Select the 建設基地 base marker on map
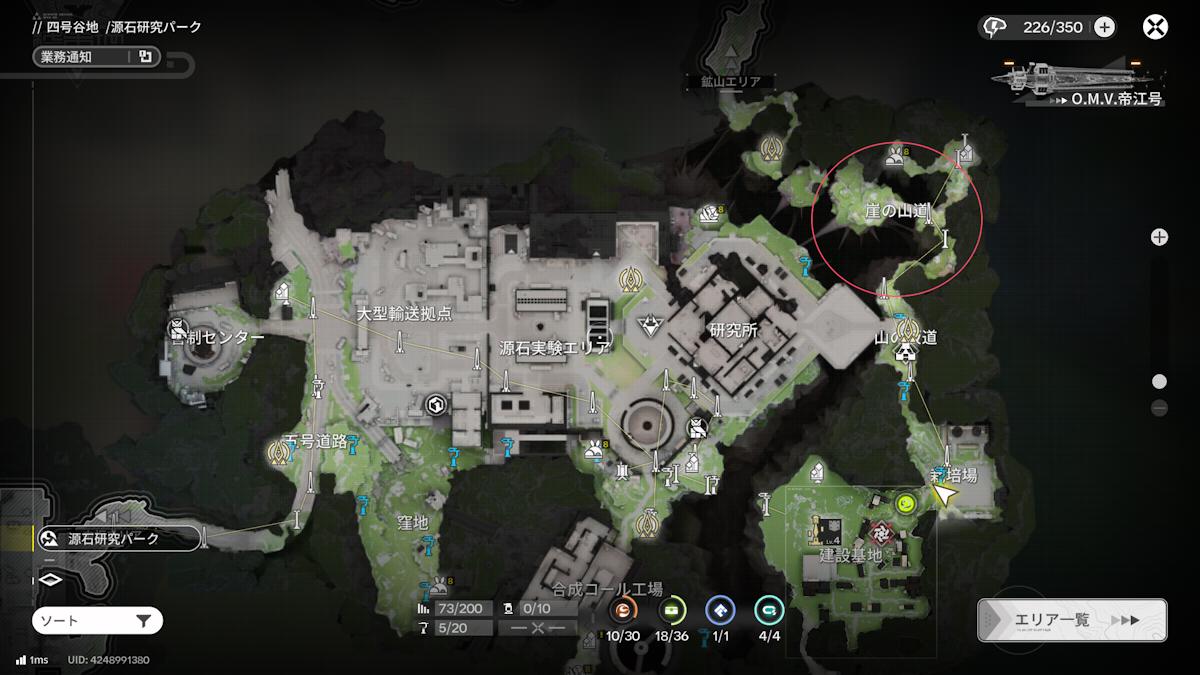This screenshot has height=675, width=1200. 882,533
